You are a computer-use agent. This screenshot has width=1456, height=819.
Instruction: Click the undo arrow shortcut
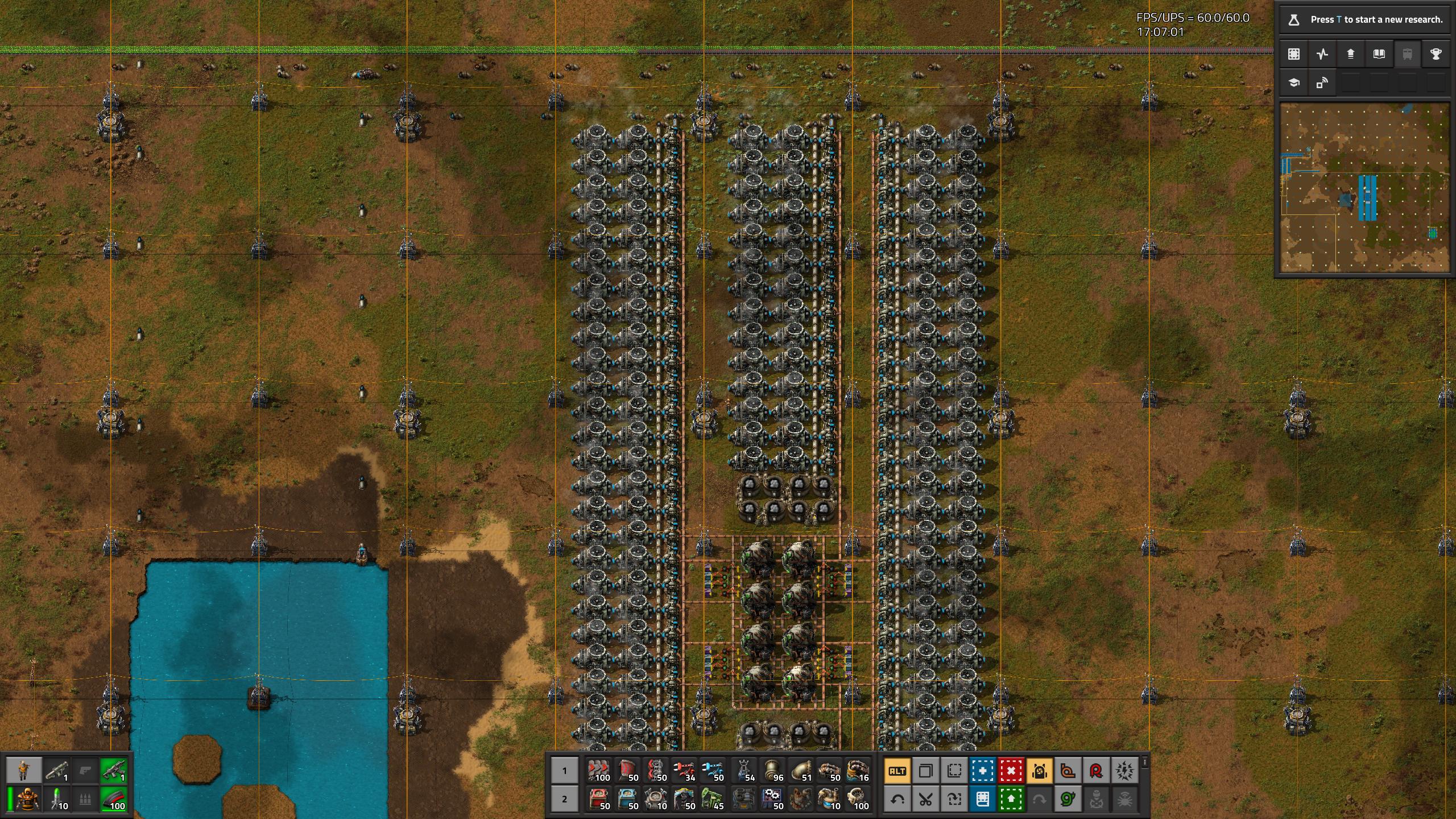[897, 800]
